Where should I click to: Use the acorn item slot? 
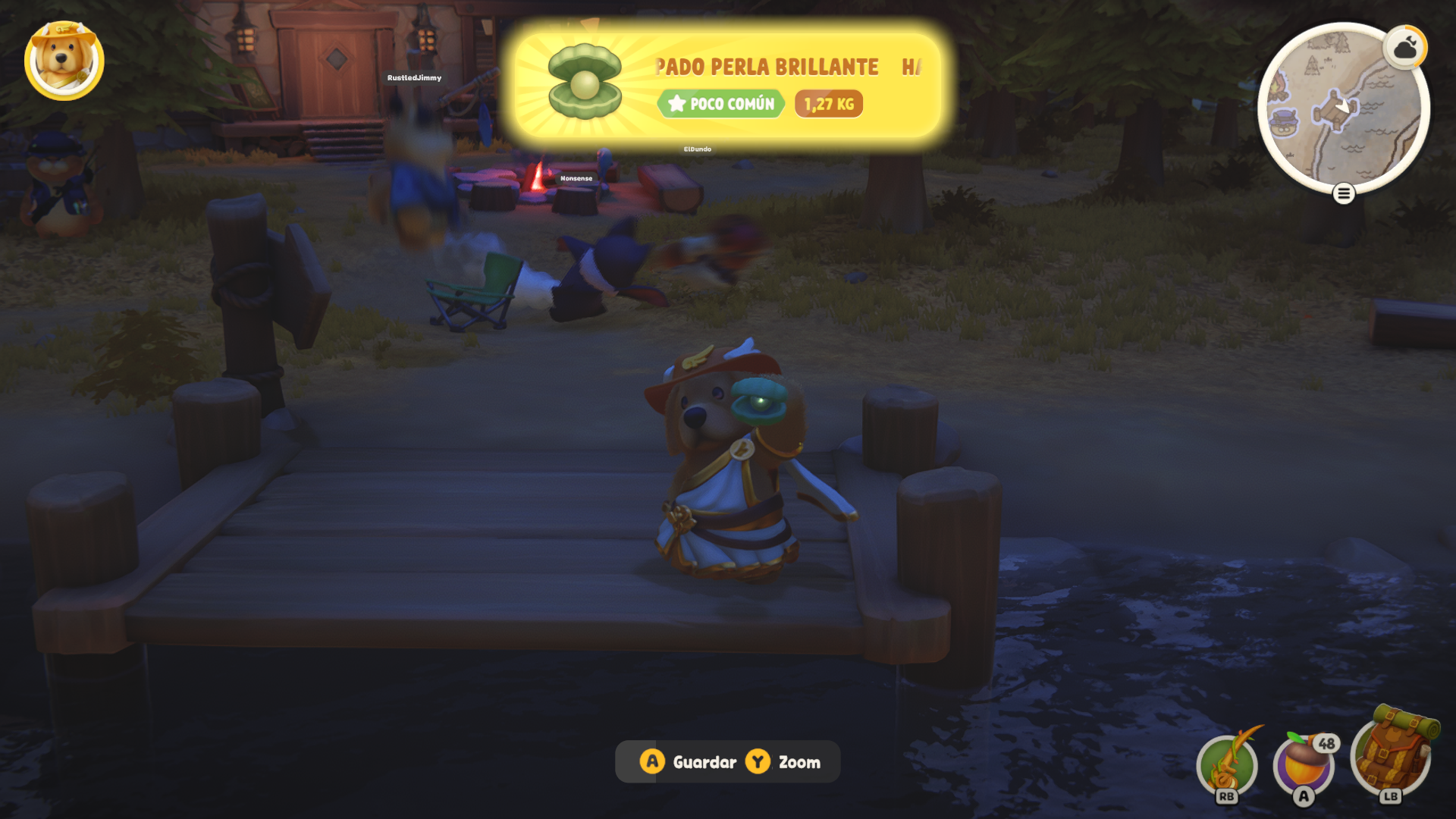[1304, 765]
